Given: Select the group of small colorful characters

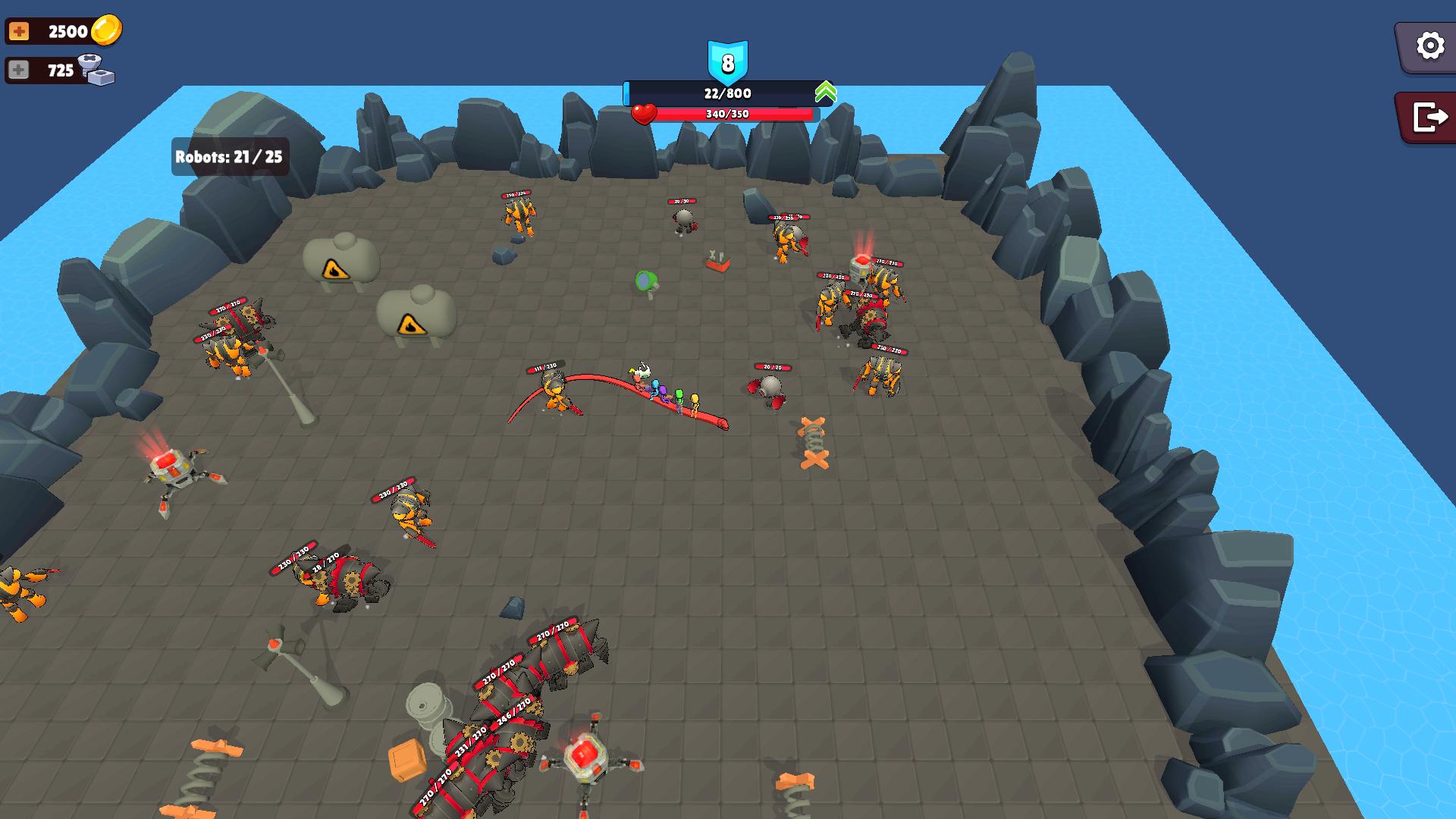Looking at the screenshot, I should tap(667, 391).
